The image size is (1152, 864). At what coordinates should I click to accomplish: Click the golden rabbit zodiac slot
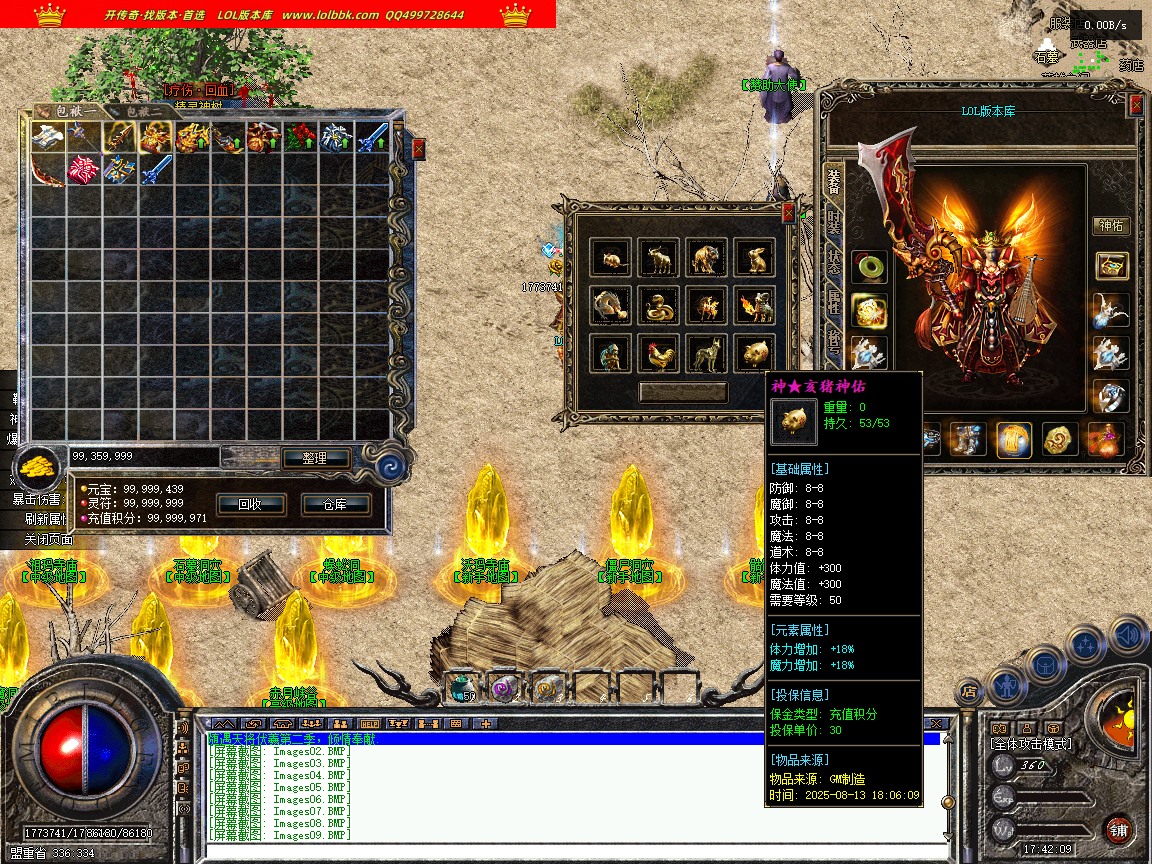754,258
